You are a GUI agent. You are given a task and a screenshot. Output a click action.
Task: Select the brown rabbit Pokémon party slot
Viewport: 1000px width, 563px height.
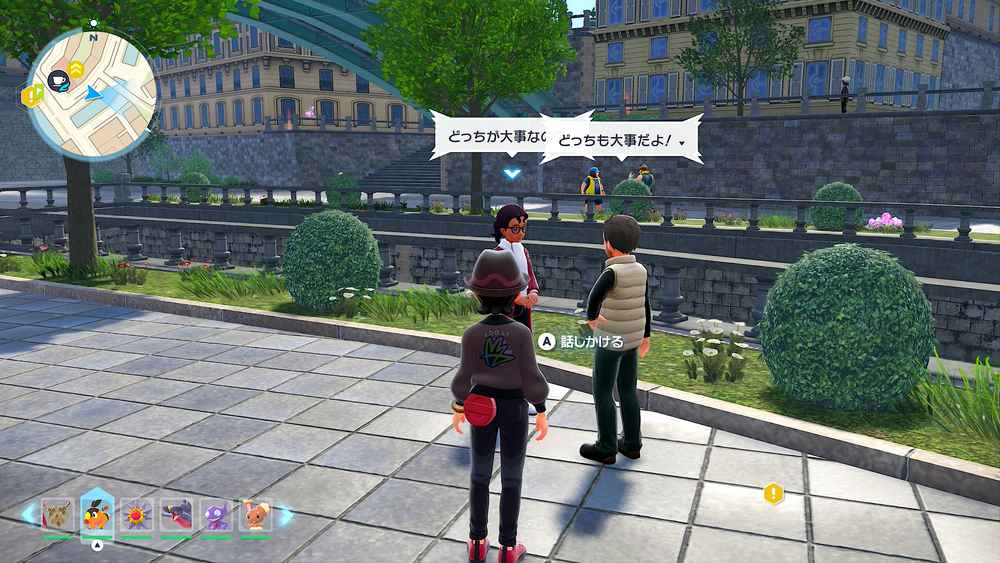255,516
